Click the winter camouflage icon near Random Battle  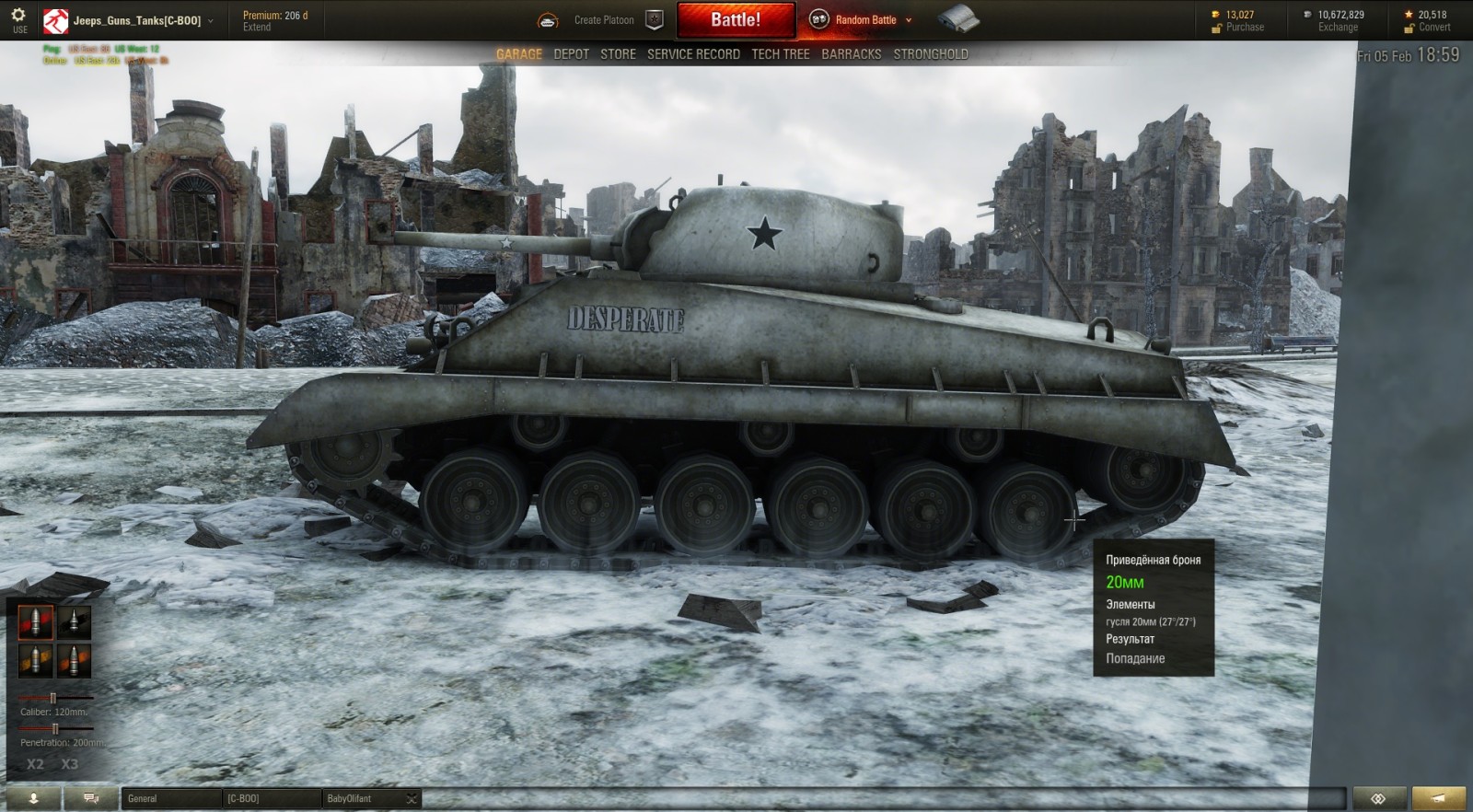tap(960, 18)
